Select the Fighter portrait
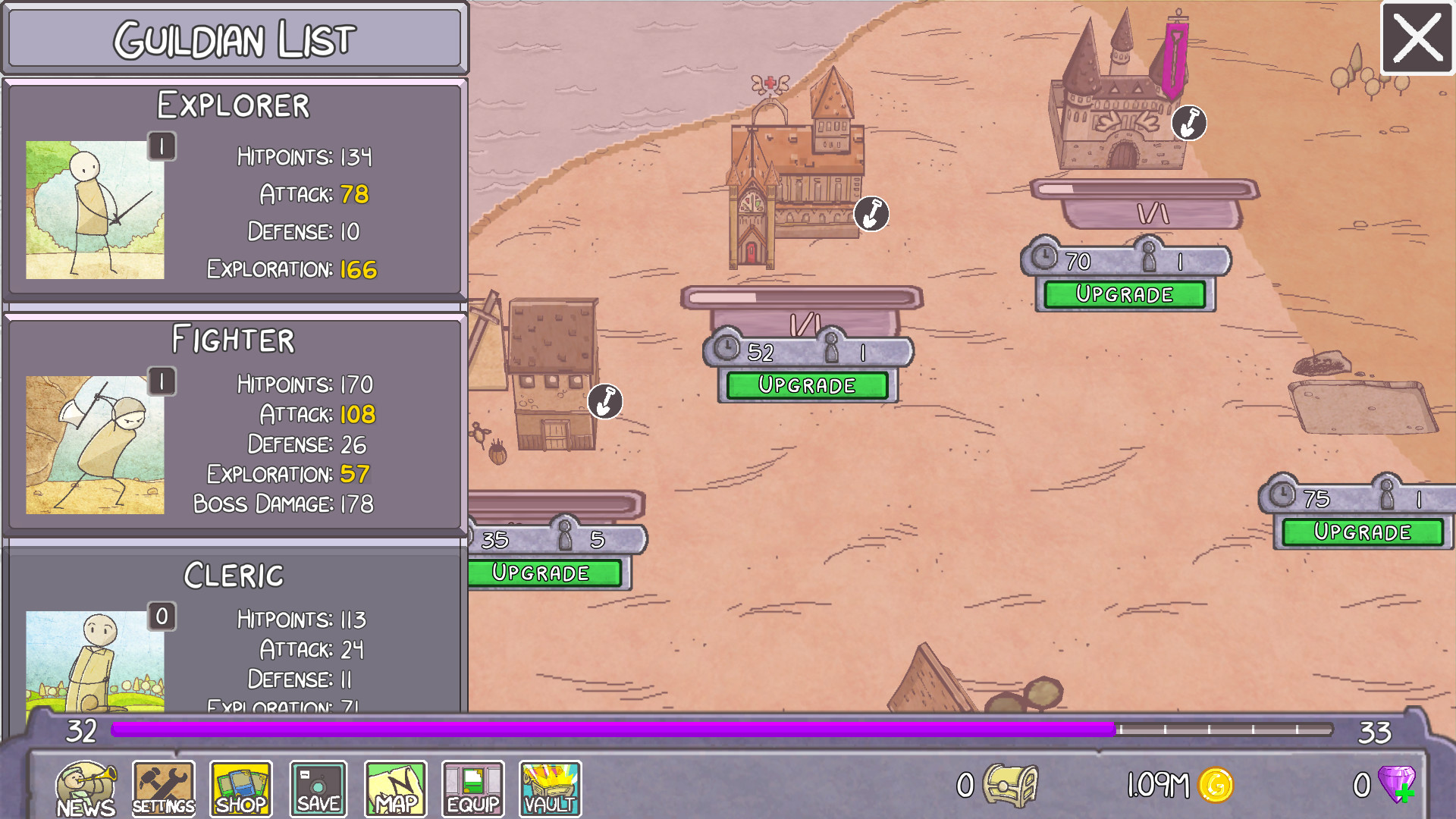The height and width of the screenshot is (819, 1456). pyautogui.click(x=96, y=444)
